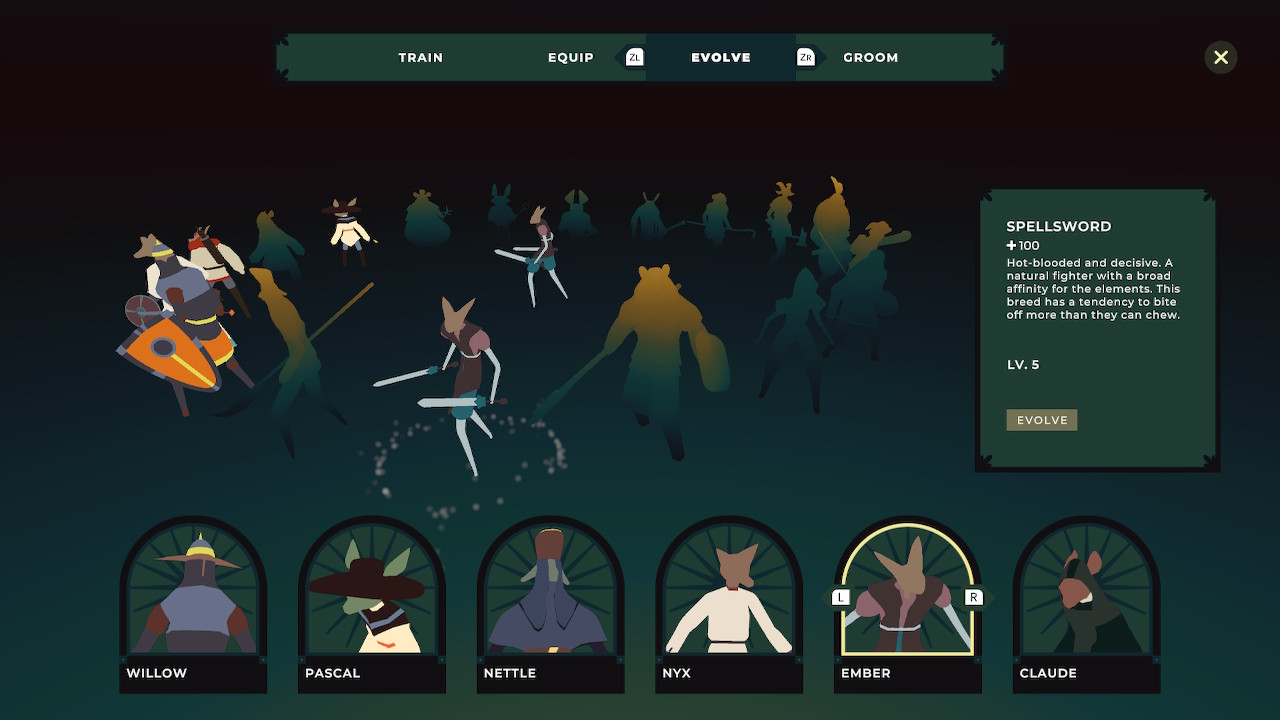Click the ZR shoulder button icon beside GROOM

point(806,57)
